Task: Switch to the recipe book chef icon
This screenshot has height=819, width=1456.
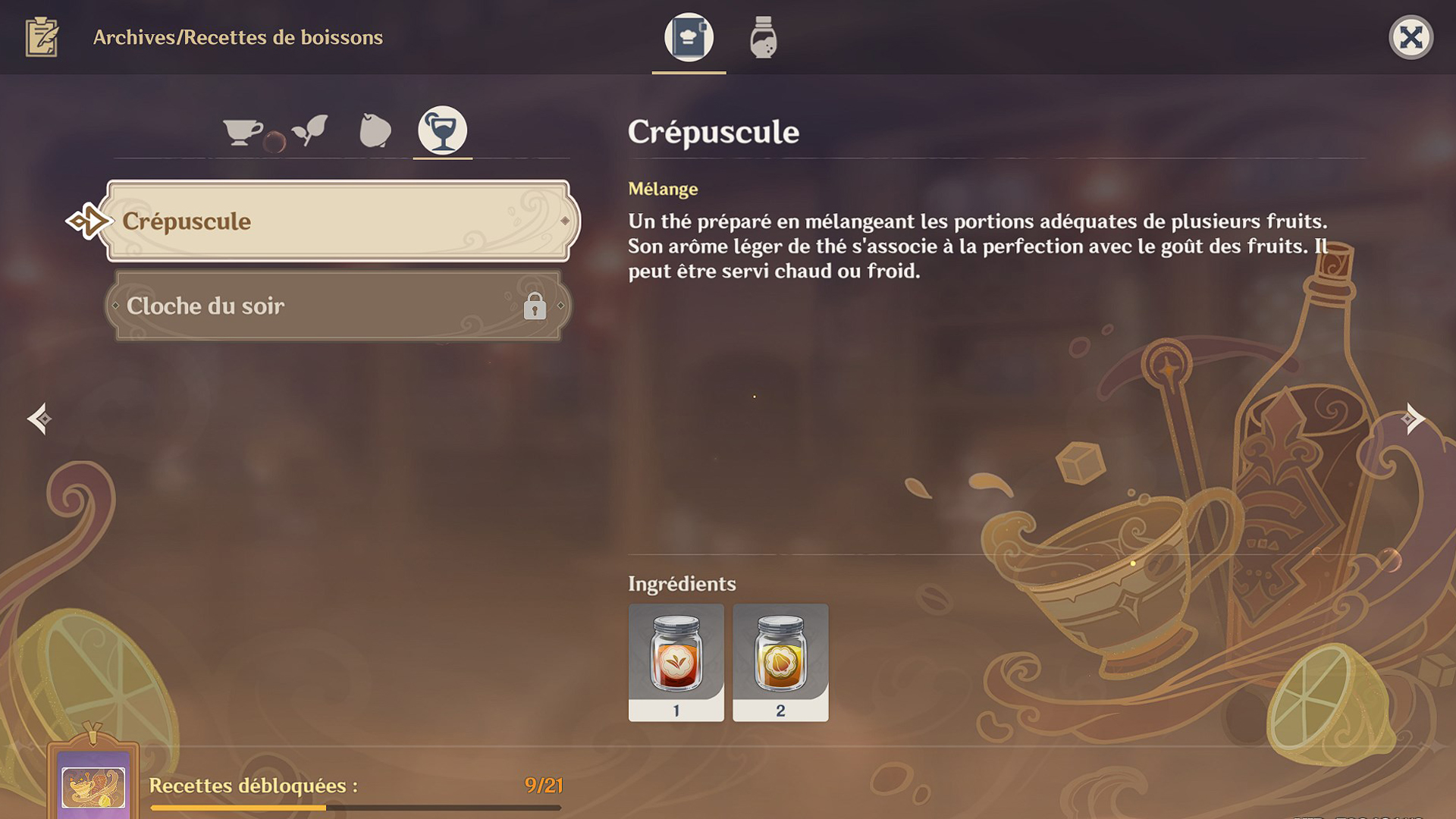Action: [687, 37]
